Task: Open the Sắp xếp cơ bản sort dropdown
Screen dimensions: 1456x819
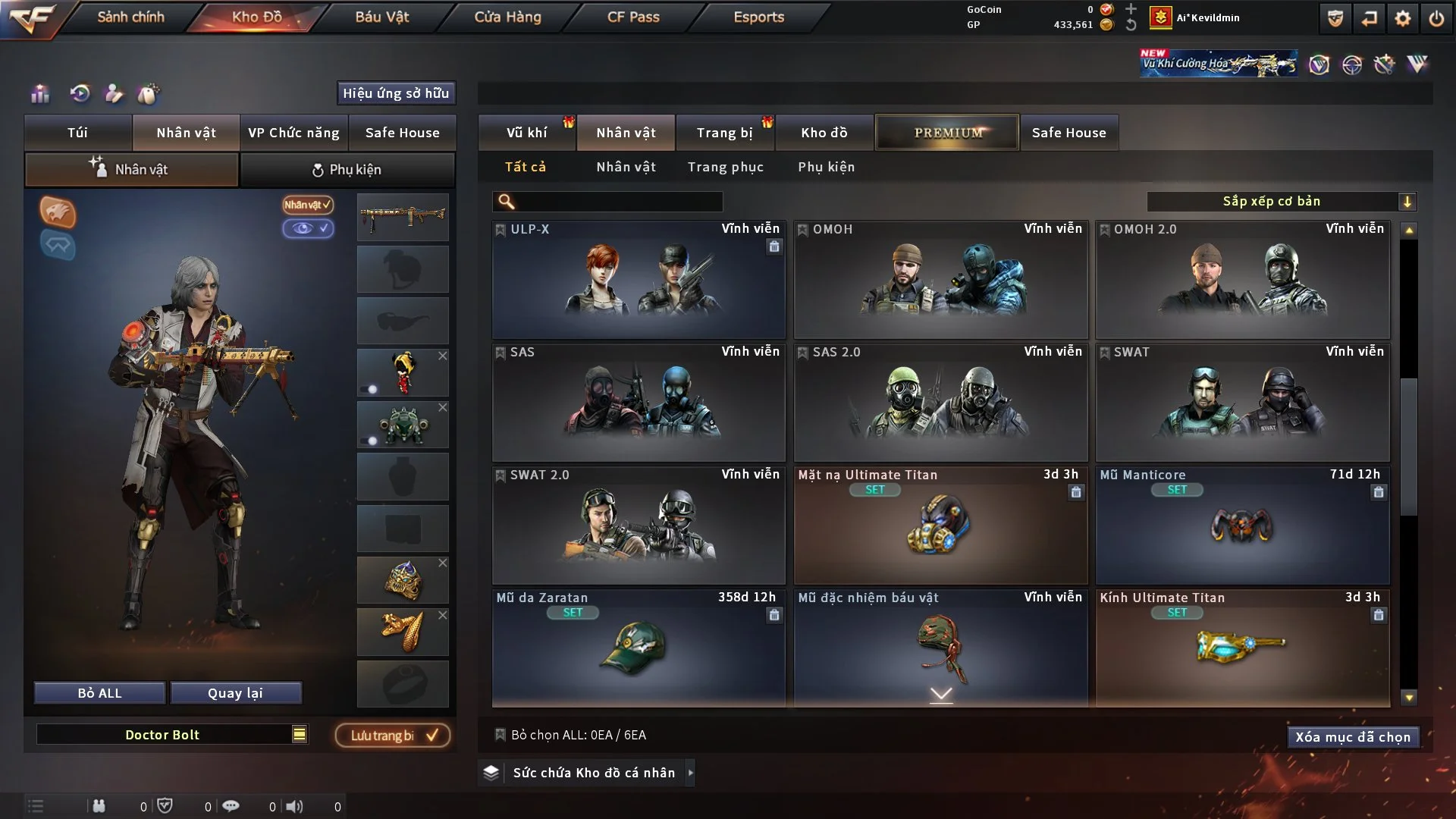Action: [1281, 202]
